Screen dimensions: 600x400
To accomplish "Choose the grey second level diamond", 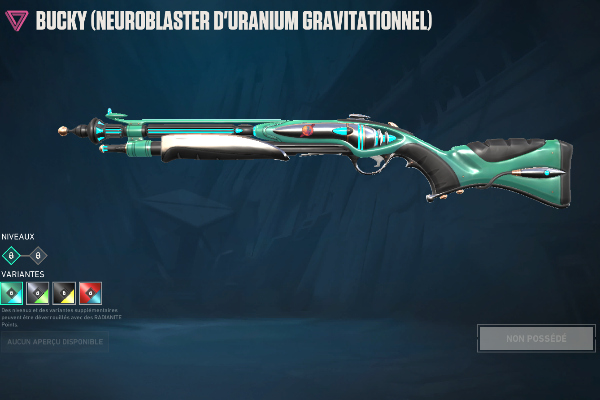I will coord(38,255).
